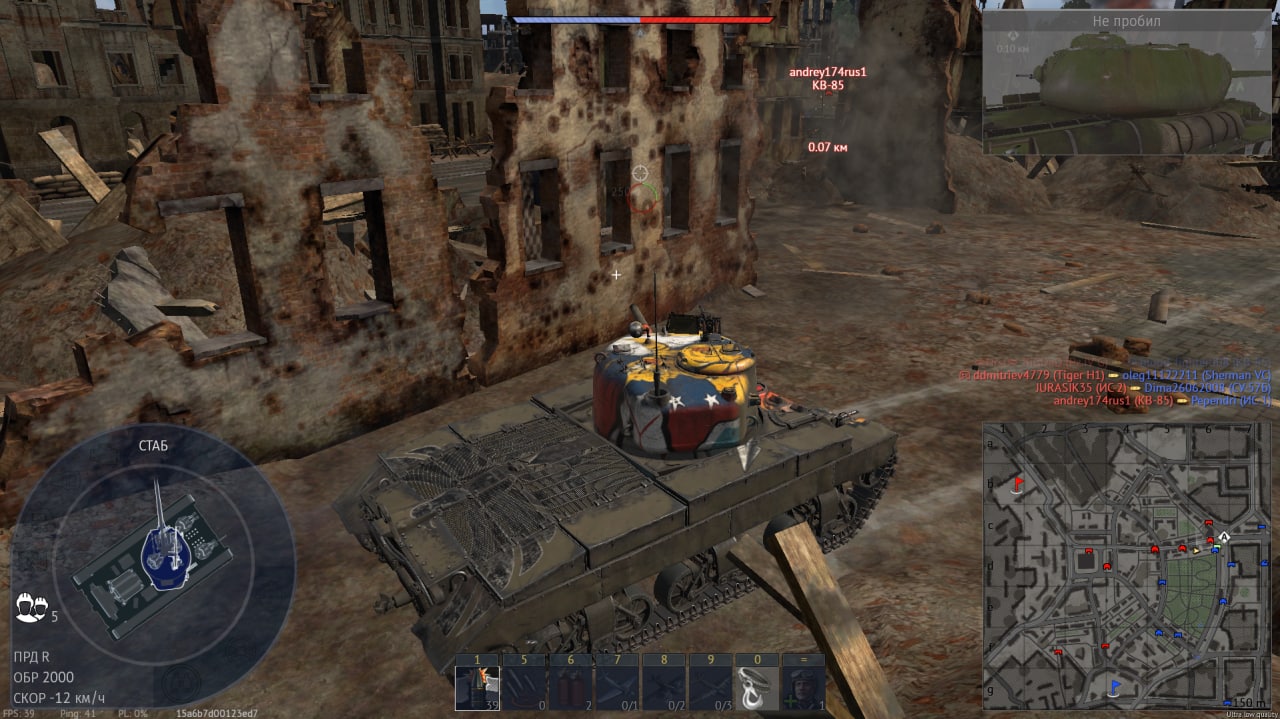The image size is (1280, 719).
Task: Select the shell ammo slot with 39 rounds
Action: pos(477,687)
